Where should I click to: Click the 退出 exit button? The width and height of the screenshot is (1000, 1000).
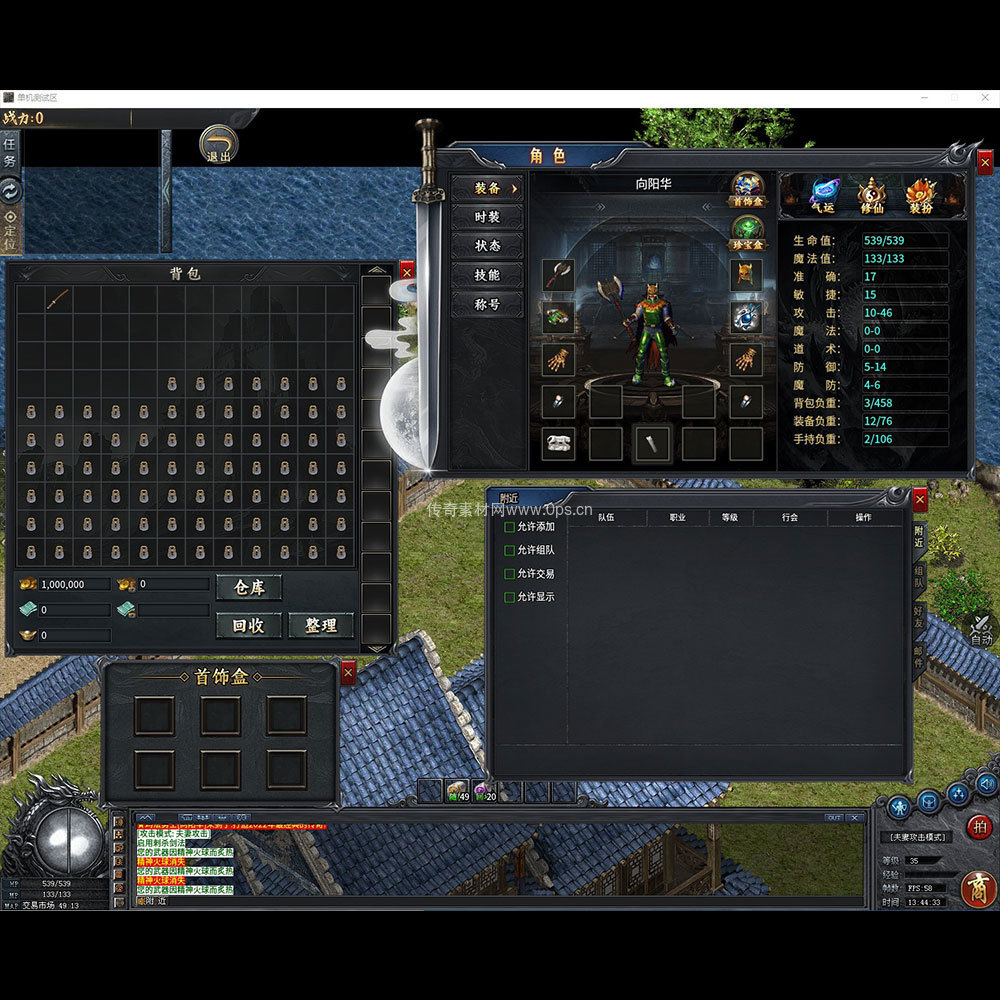point(218,144)
